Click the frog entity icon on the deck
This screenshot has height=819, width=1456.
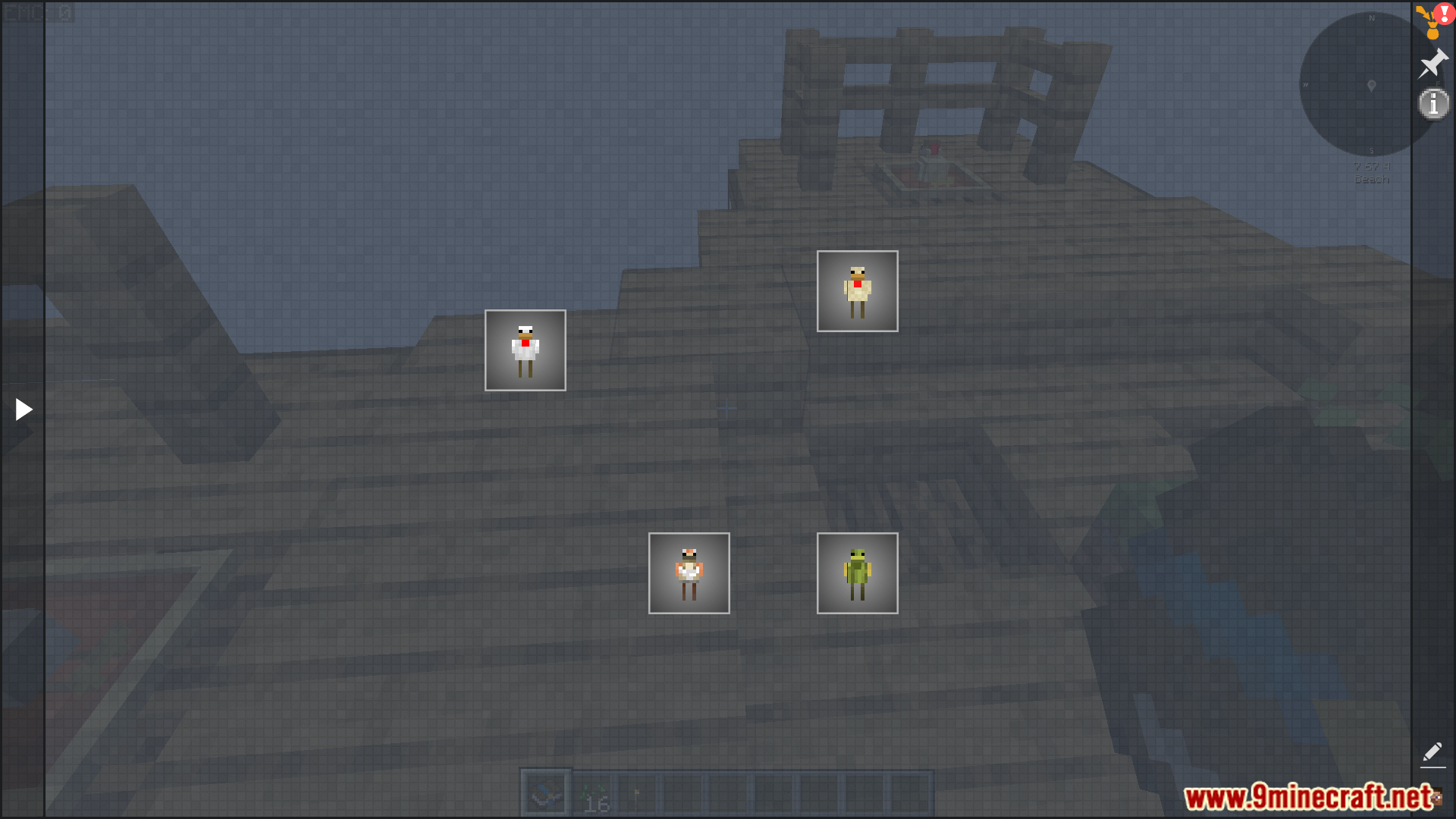click(x=857, y=573)
